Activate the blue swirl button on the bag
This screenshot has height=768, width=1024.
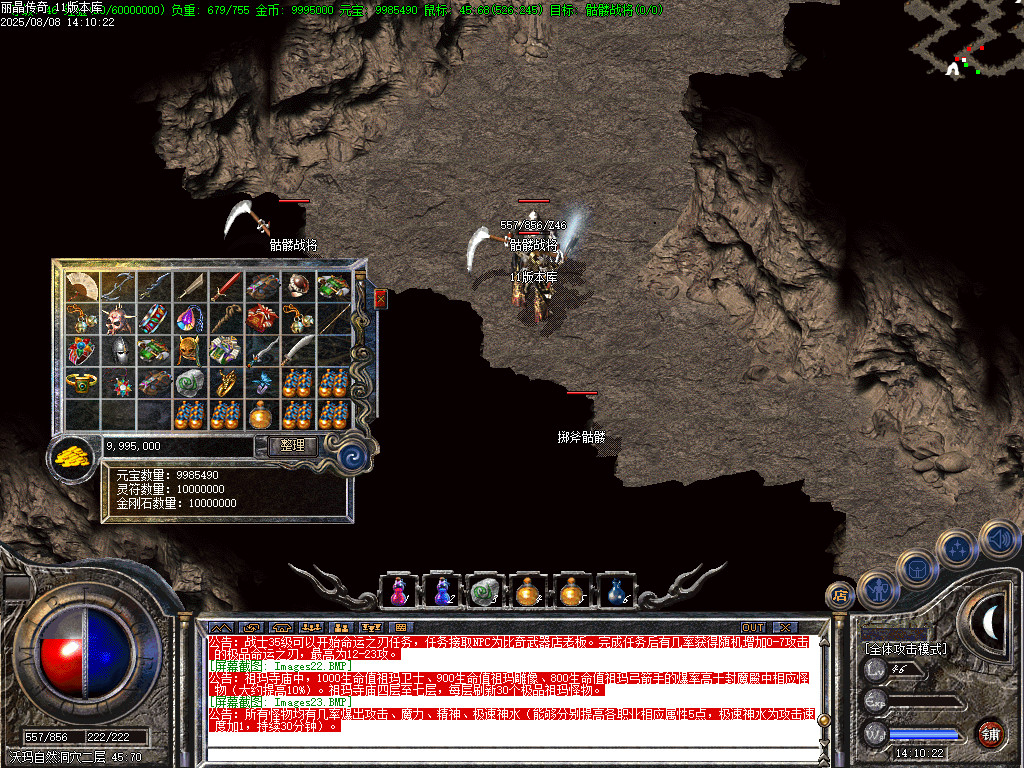coord(351,456)
